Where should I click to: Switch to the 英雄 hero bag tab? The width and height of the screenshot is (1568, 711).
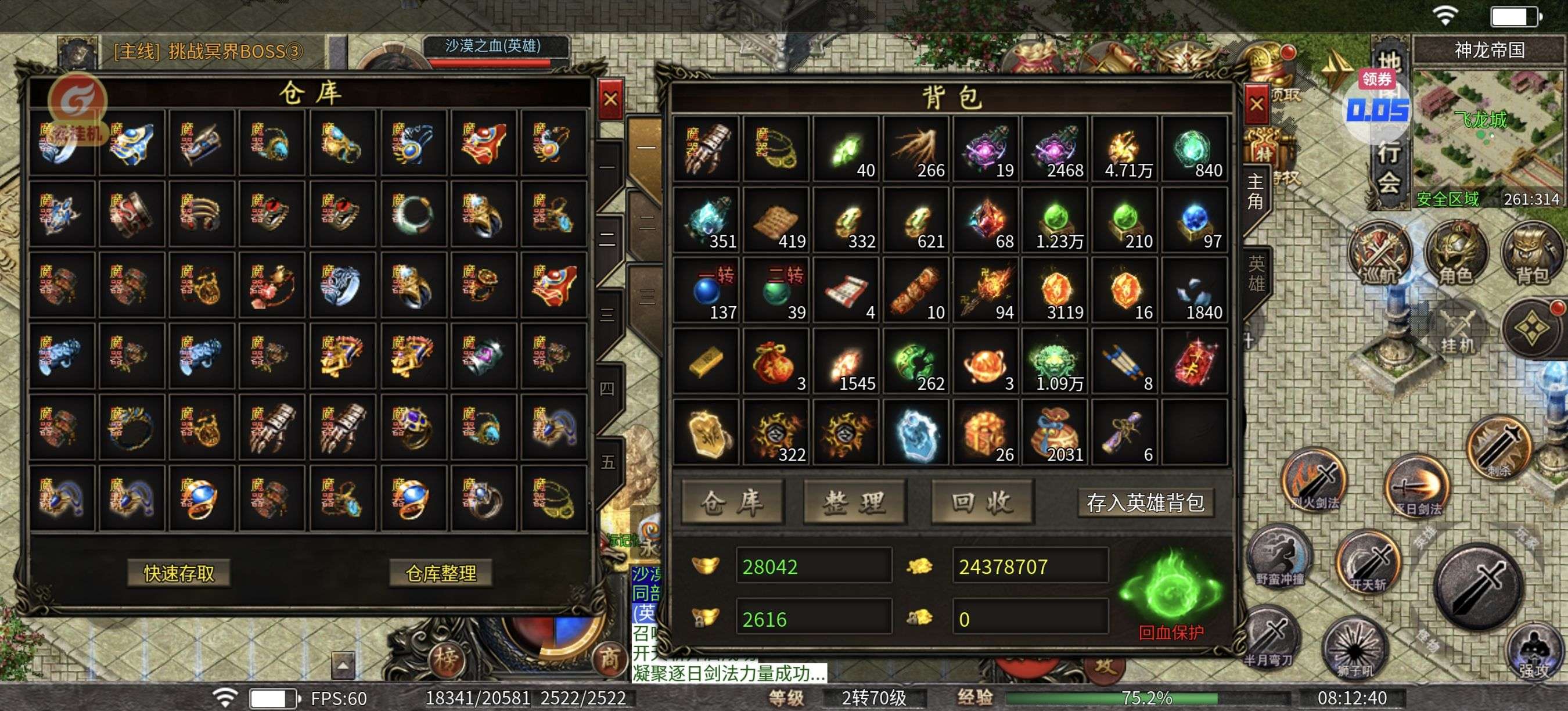(x=1256, y=274)
